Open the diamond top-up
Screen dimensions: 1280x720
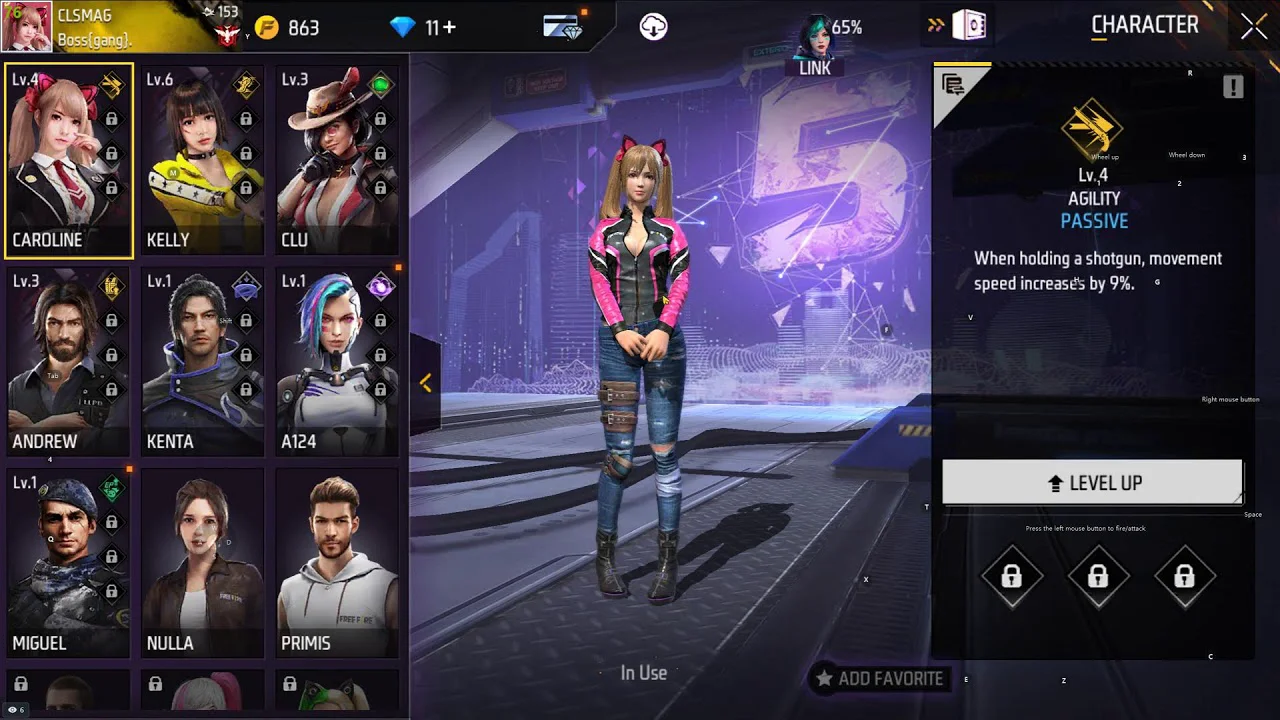point(423,28)
